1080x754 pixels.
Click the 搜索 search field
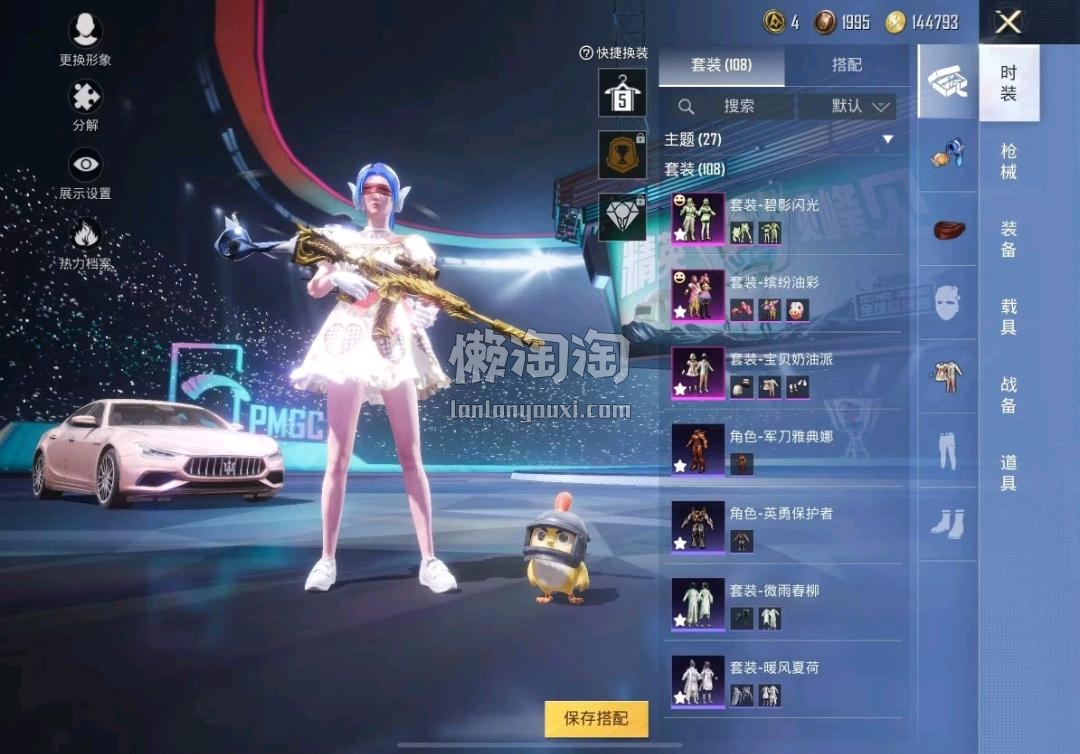pyautogui.click(x=727, y=106)
